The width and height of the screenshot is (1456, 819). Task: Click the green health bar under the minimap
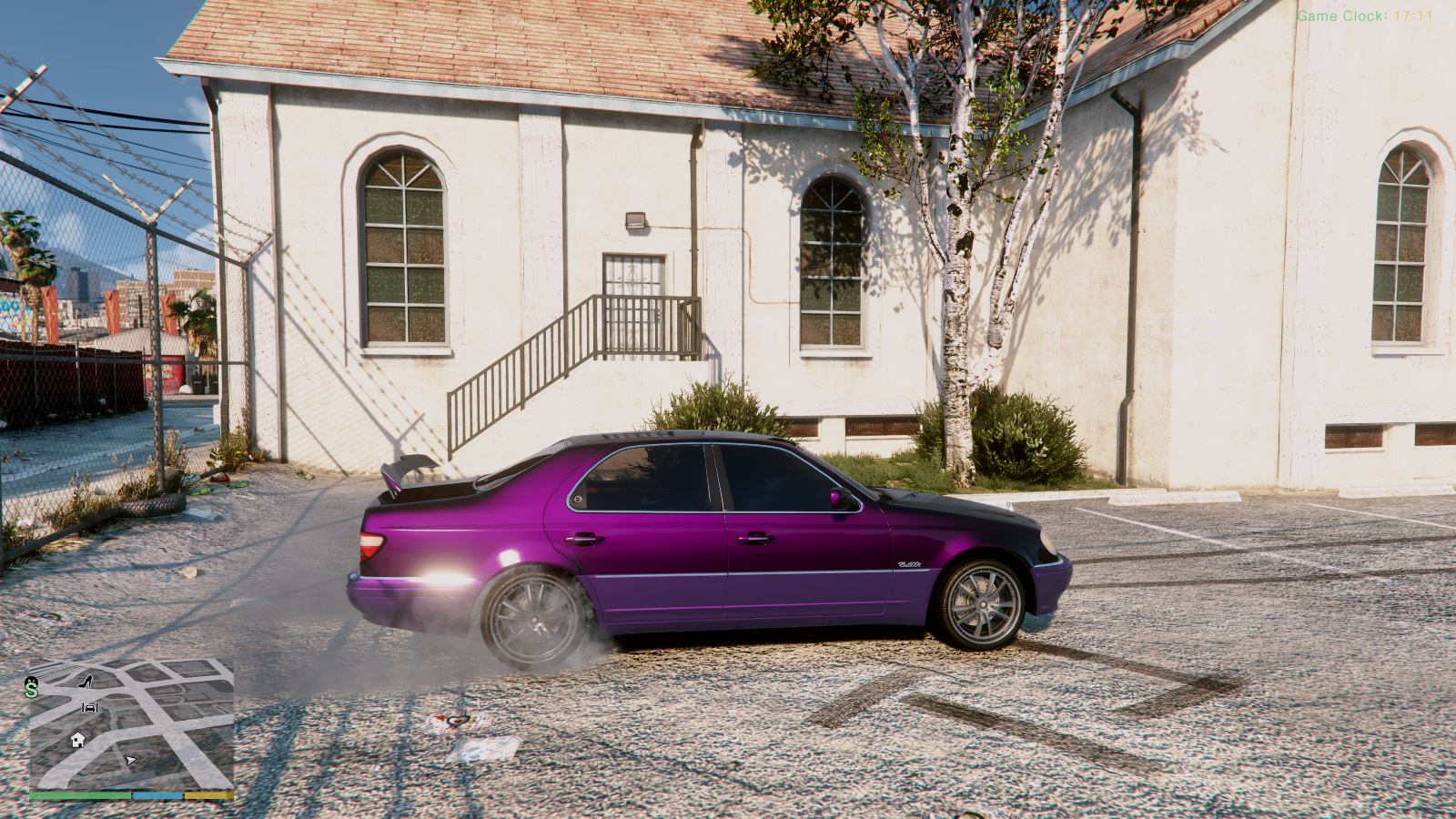coord(80,794)
